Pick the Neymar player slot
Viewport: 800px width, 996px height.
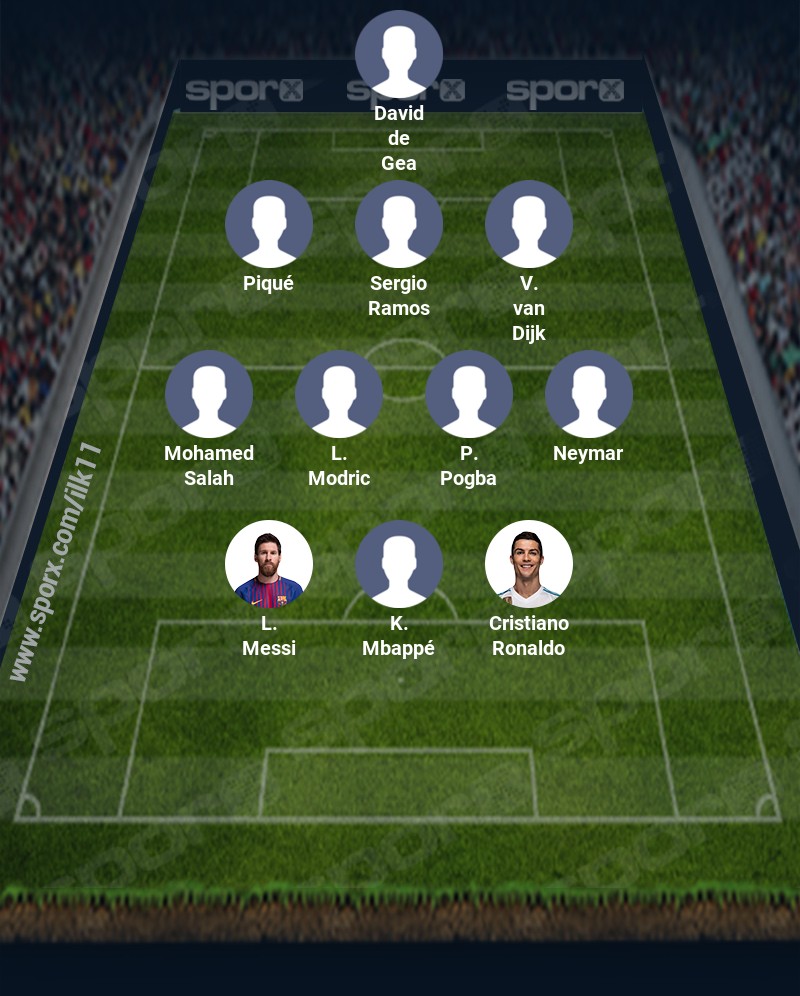pos(589,394)
